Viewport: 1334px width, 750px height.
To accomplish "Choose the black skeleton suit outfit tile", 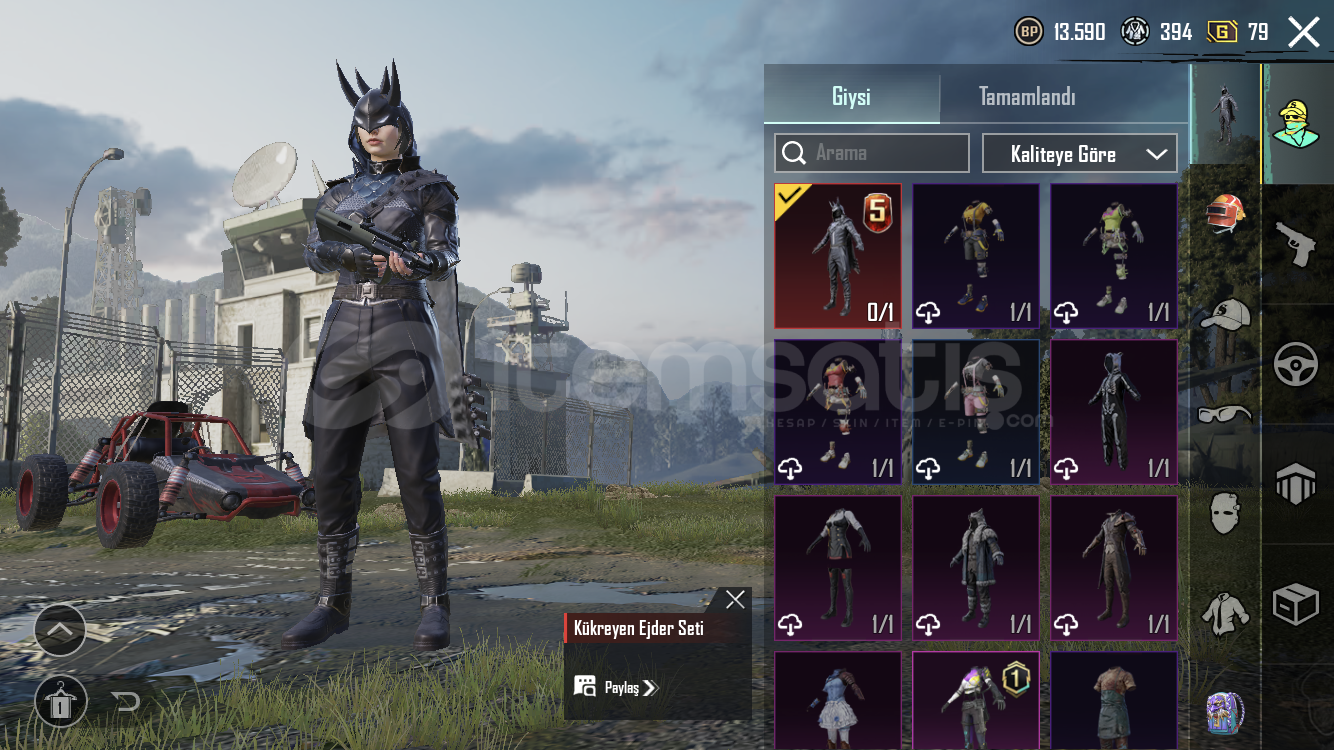I will tap(1114, 412).
